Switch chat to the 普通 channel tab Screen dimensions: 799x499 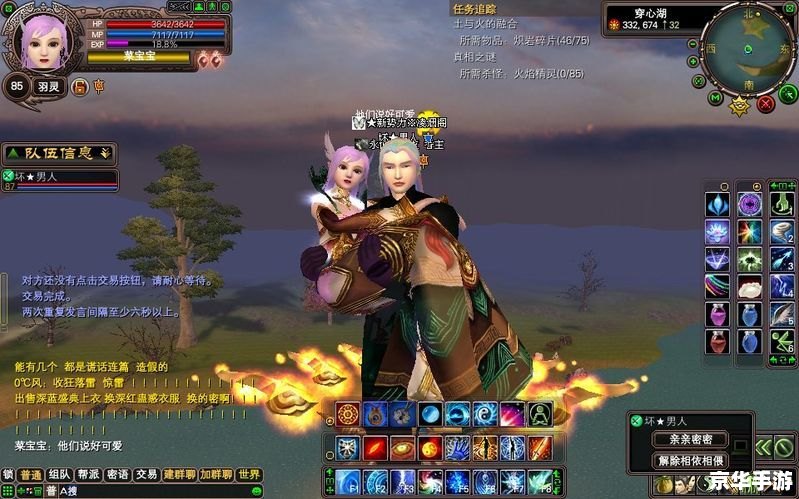pyautogui.click(x=31, y=474)
